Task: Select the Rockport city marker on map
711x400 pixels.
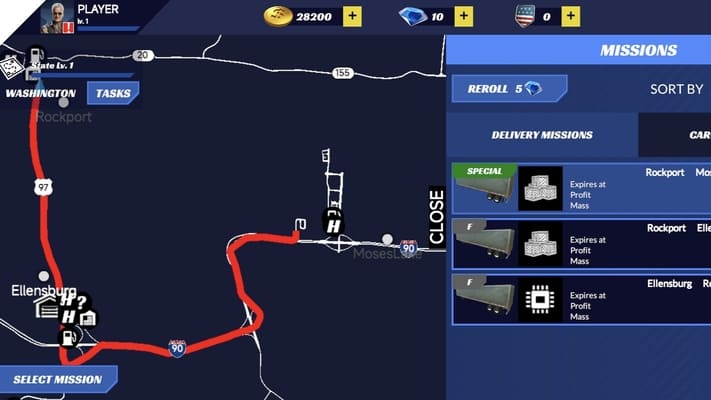Action: 64,102
